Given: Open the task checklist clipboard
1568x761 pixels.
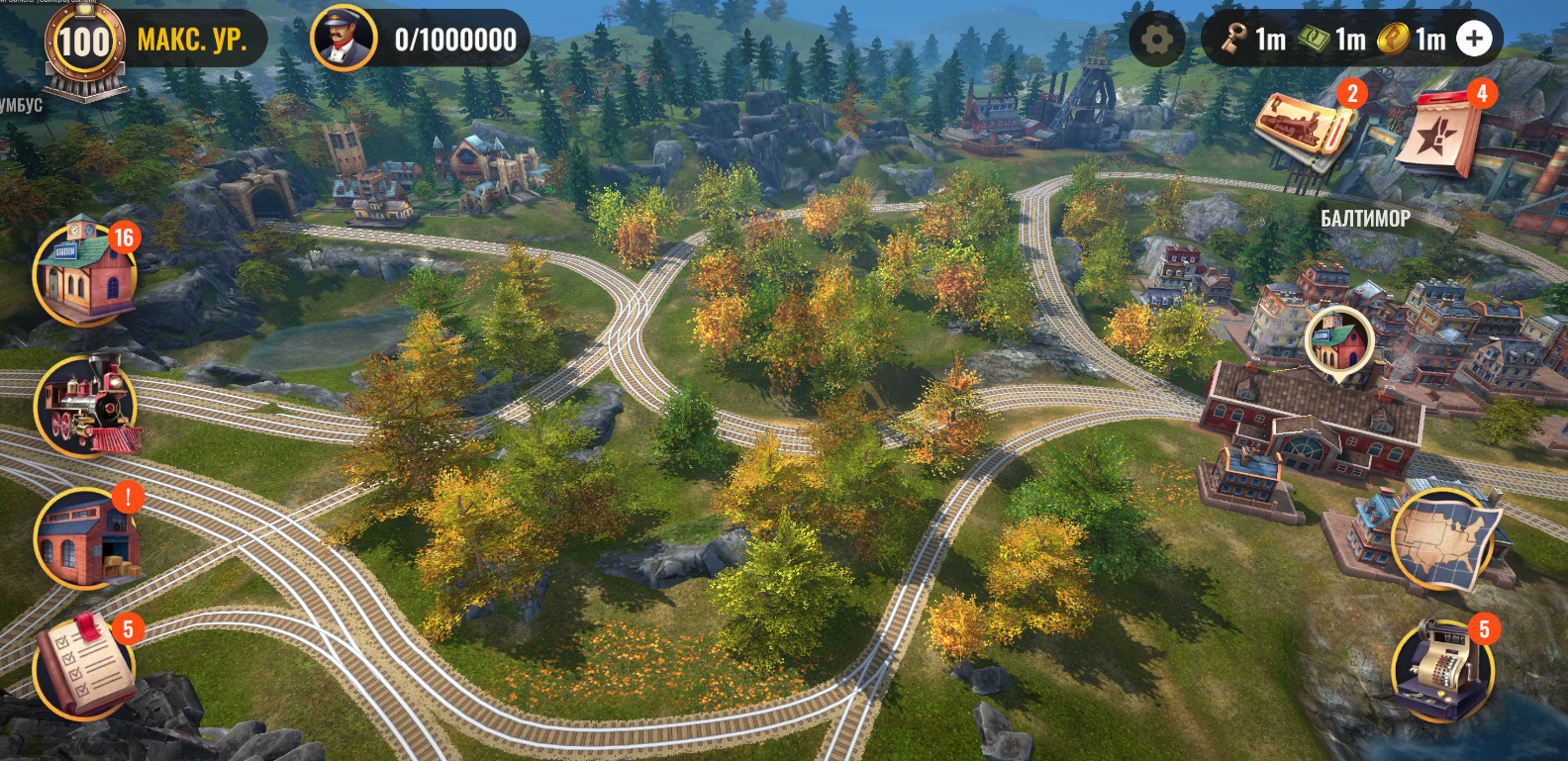Looking at the screenshot, I should [x=84, y=666].
